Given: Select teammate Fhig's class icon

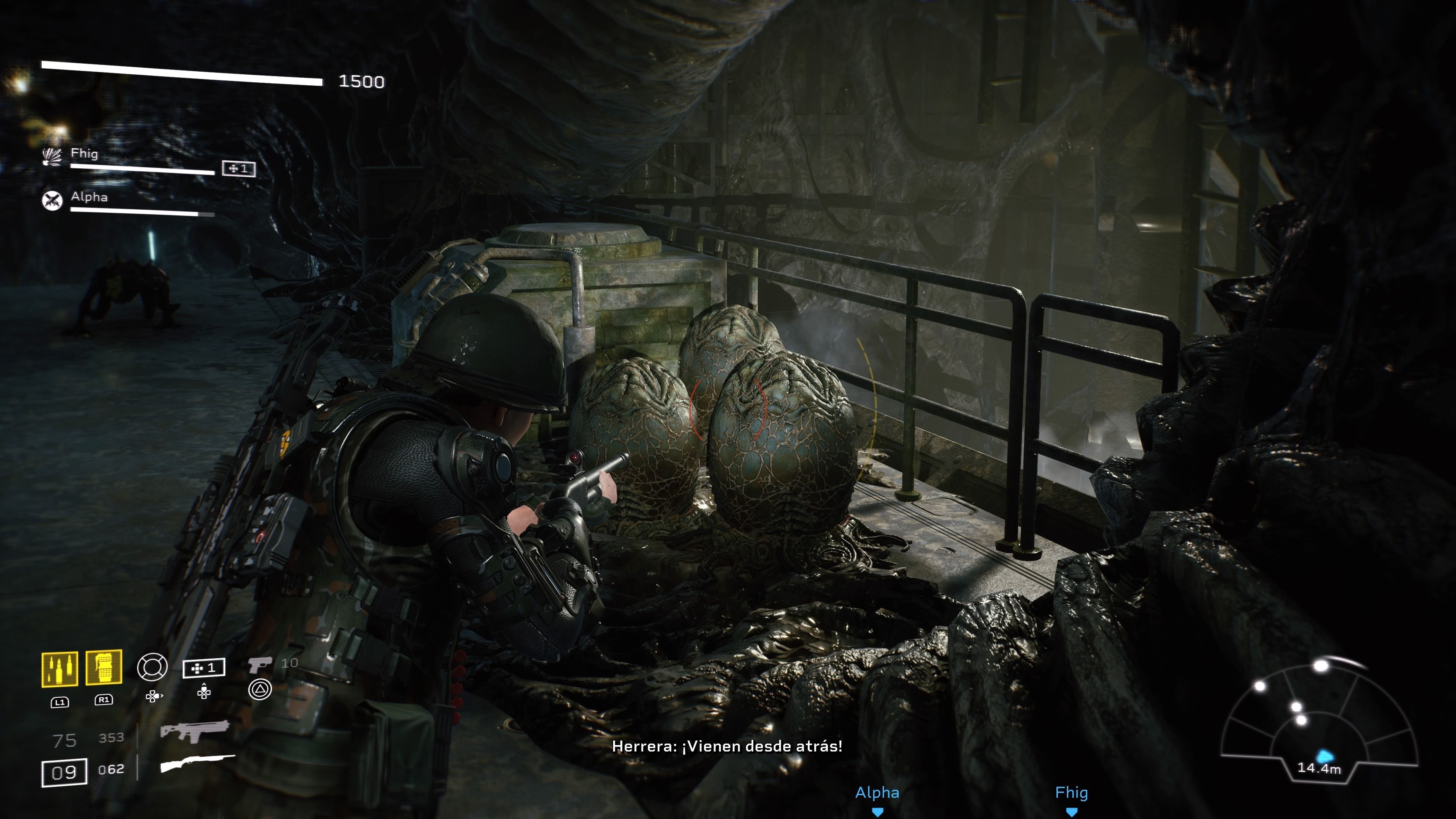Looking at the screenshot, I should pyautogui.click(x=53, y=157).
